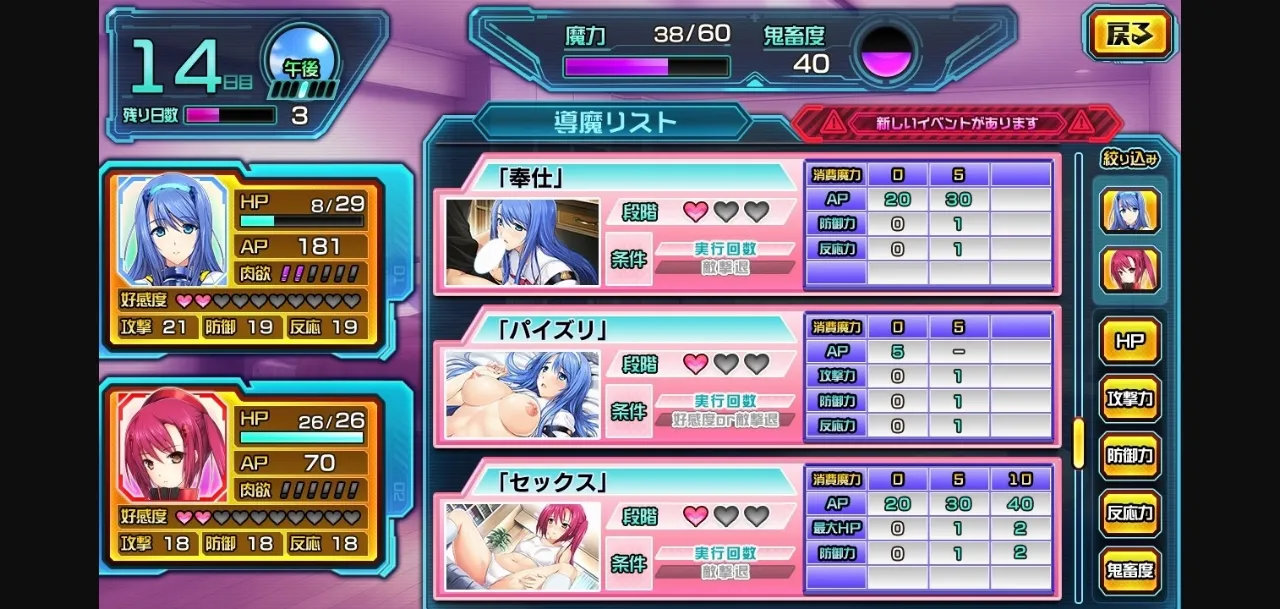Click the 戻る back button

tap(1129, 35)
